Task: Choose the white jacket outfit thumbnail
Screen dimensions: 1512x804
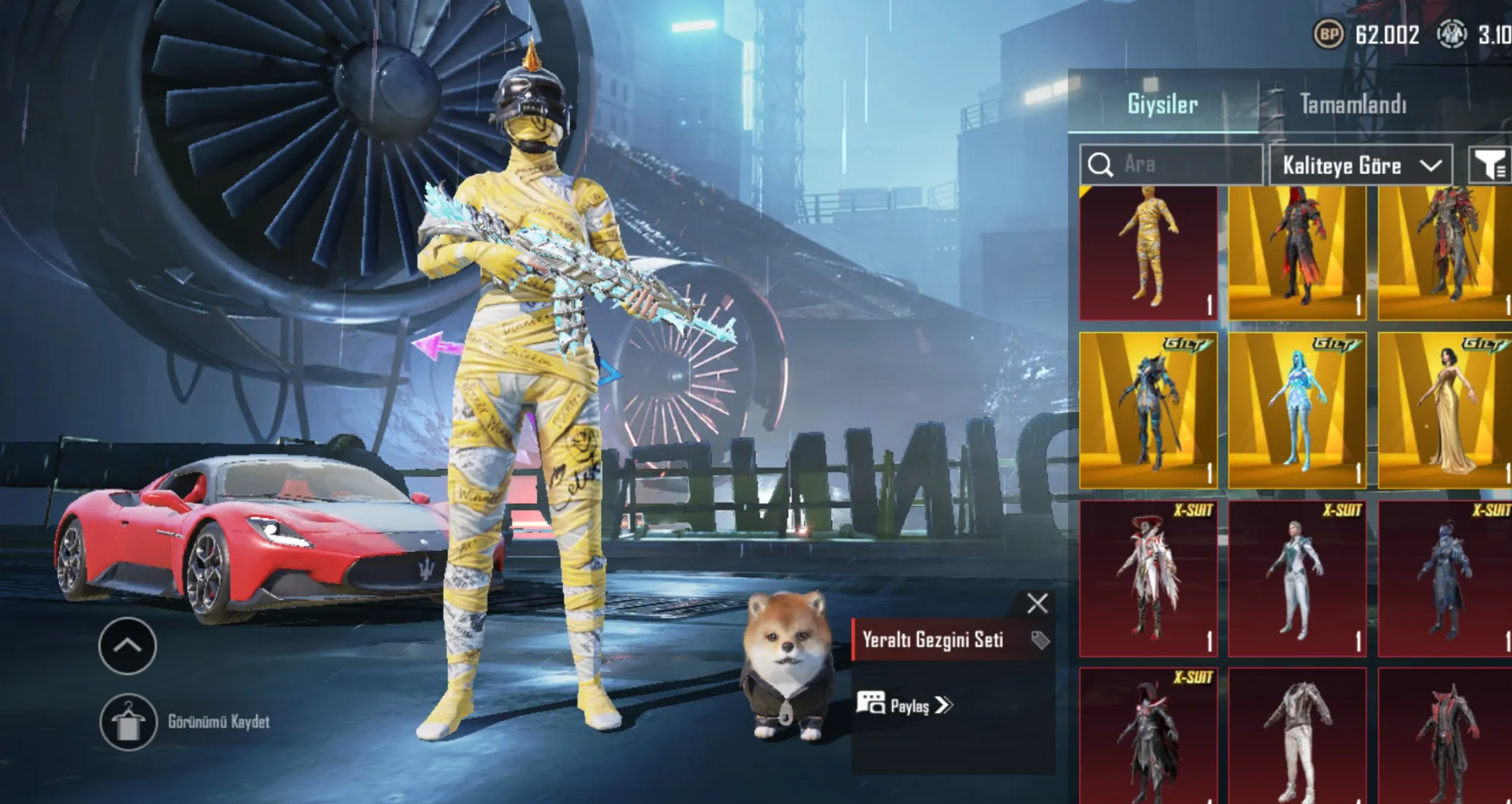Action: (1296, 736)
